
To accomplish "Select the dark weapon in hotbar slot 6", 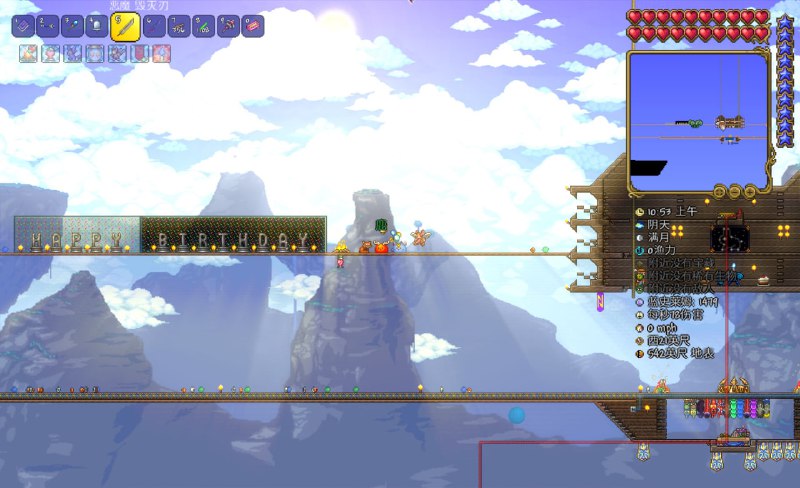I will coord(153,27).
